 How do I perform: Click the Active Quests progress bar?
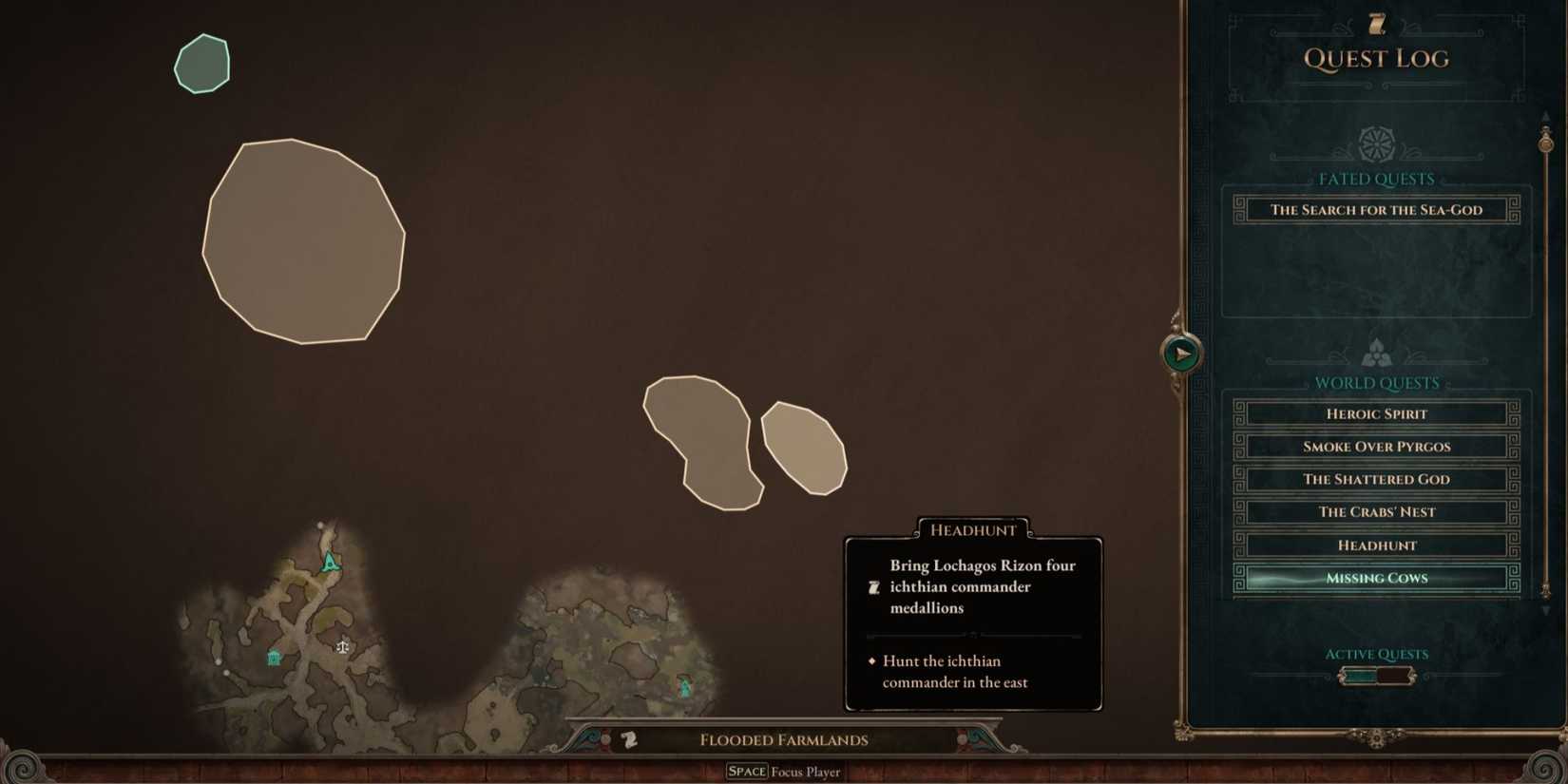(1376, 675)
